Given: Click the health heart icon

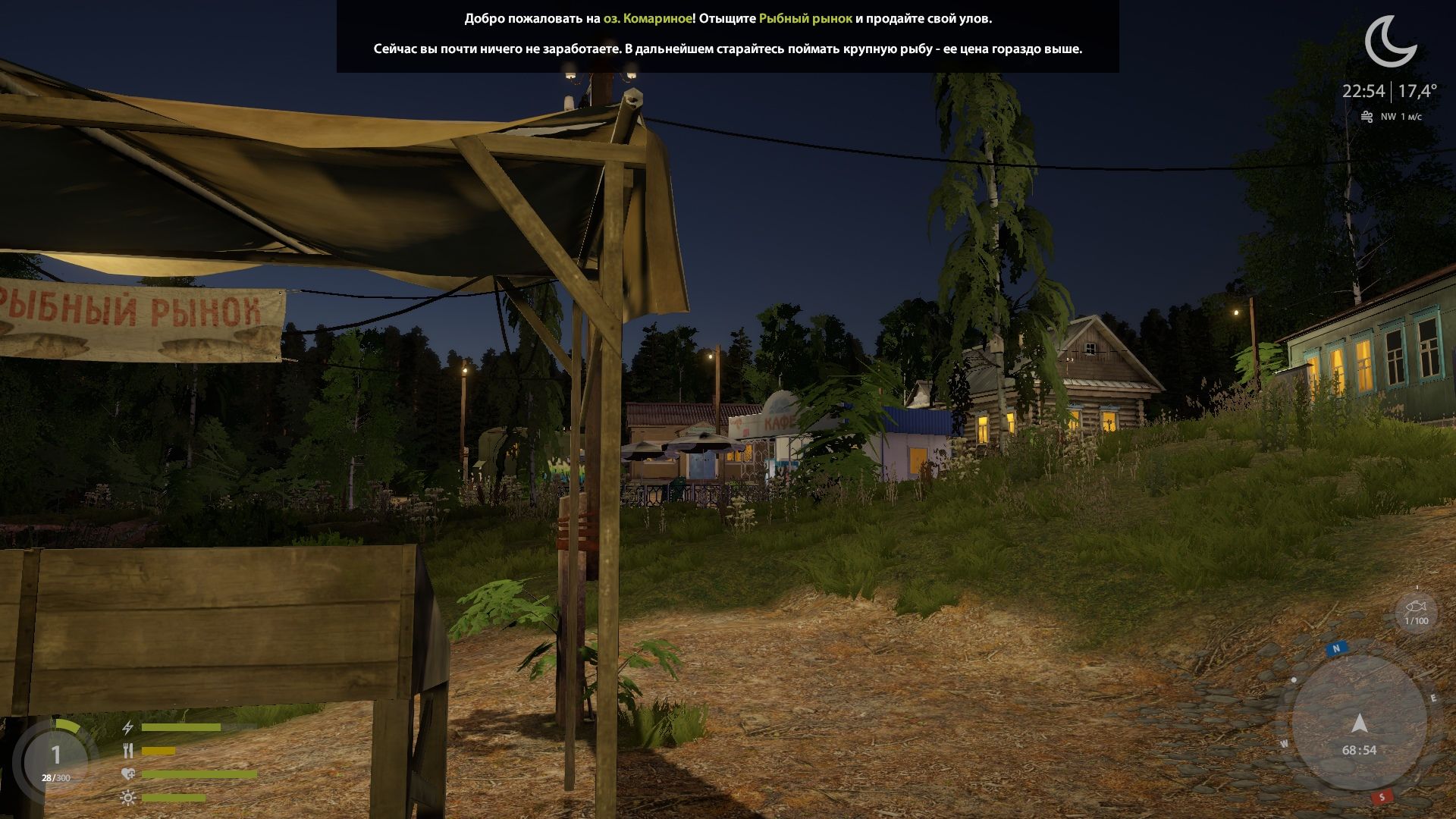Looking at the screenshot, I should pyautogui.click(x=127, y=773).
